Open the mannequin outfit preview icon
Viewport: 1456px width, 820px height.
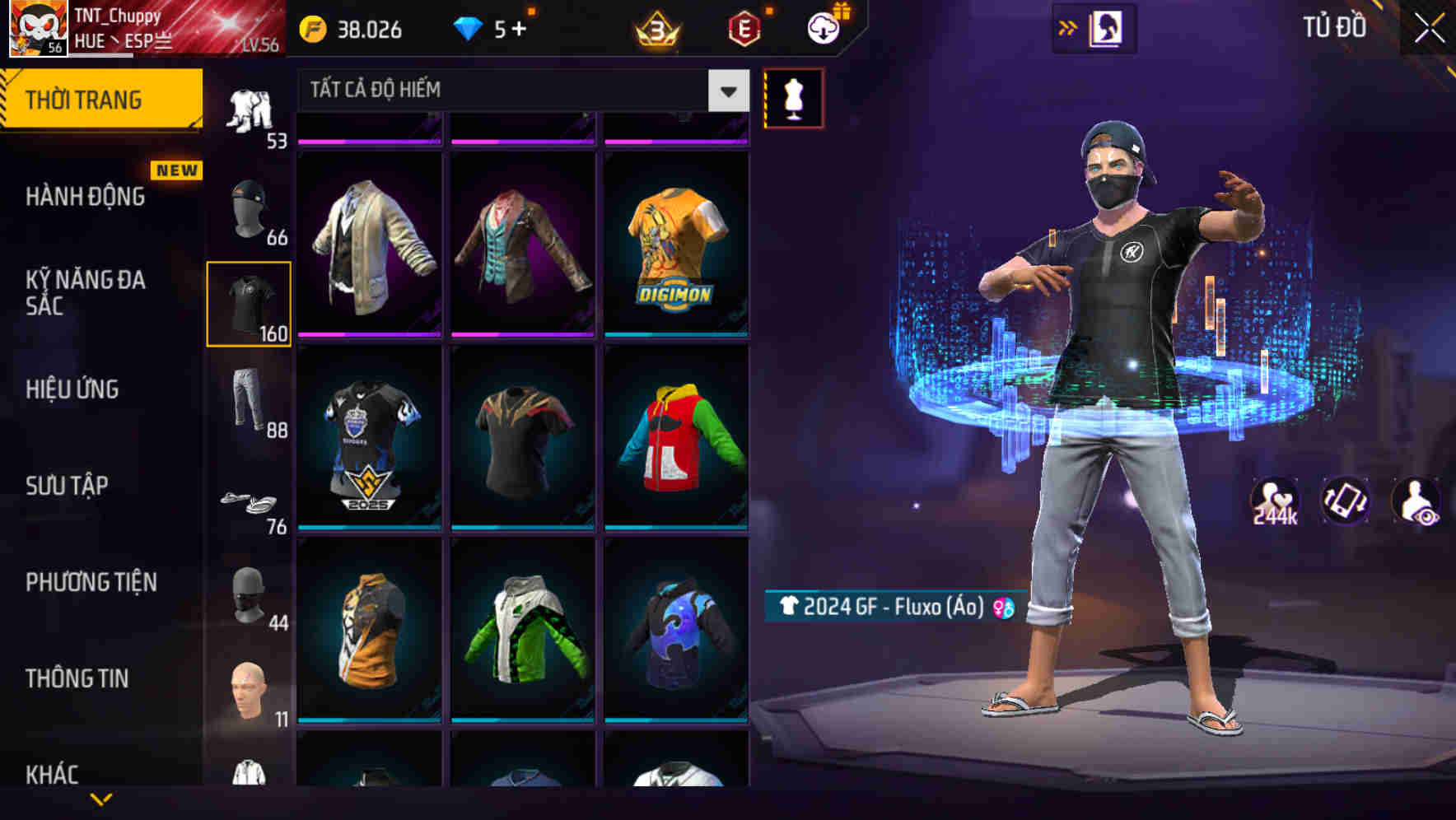click(792, 97)
